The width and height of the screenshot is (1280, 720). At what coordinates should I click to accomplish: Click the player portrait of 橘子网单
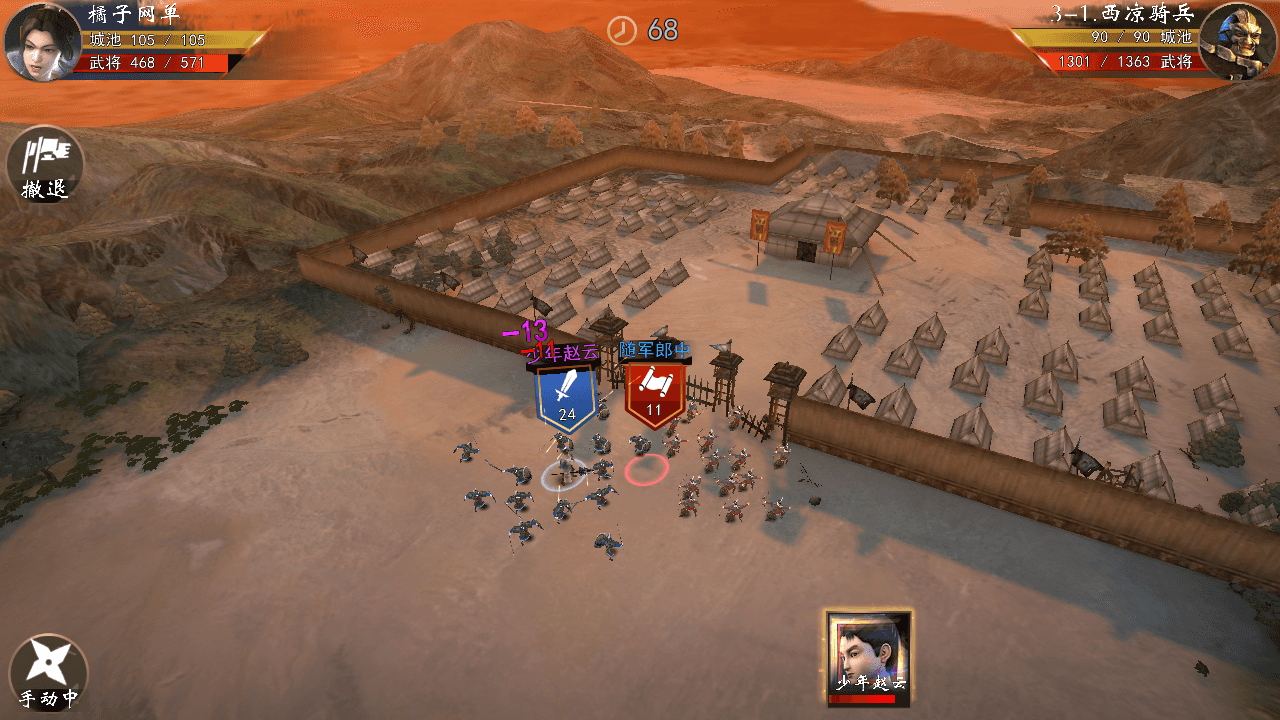click(42, 42)
